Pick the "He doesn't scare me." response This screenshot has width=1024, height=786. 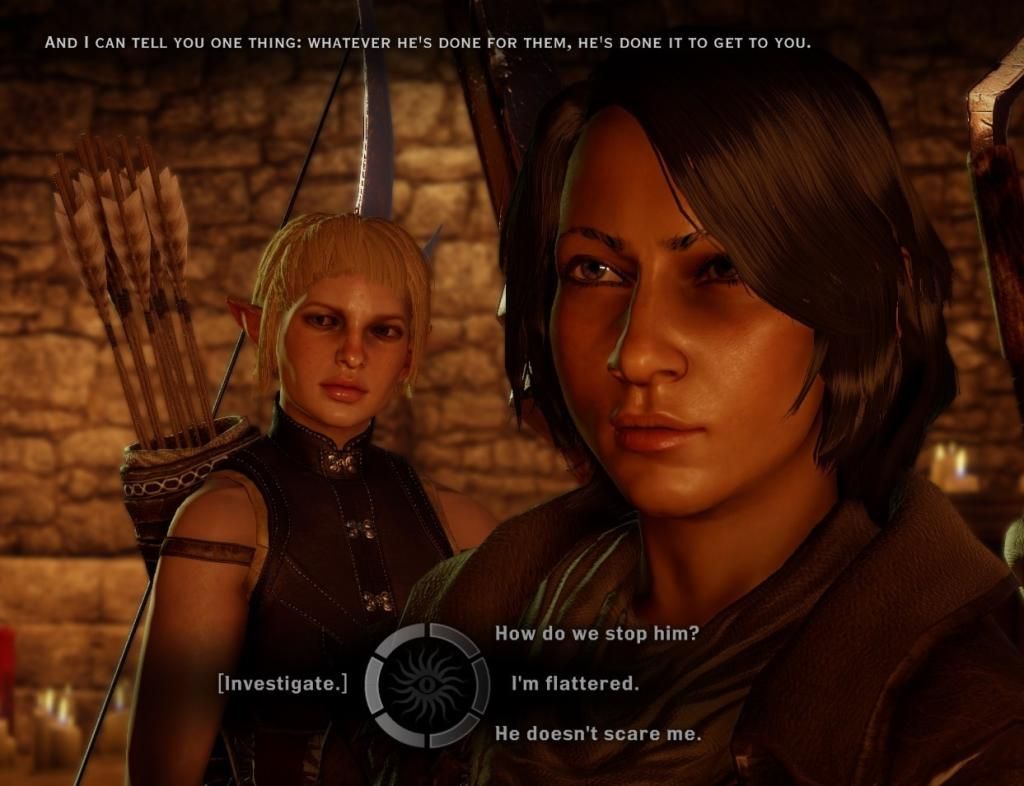[x=598, y=734]
